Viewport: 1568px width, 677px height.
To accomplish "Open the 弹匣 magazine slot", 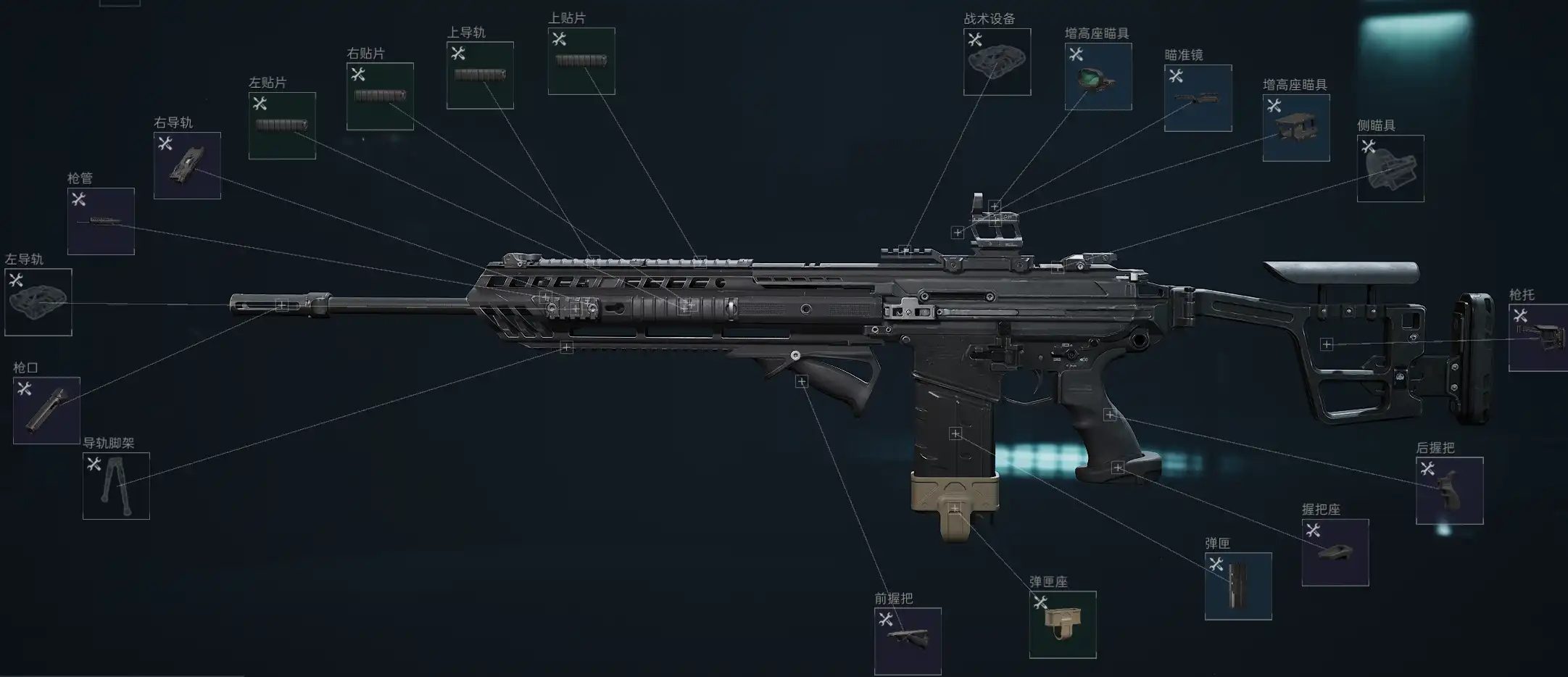I will coord(1238,586).
